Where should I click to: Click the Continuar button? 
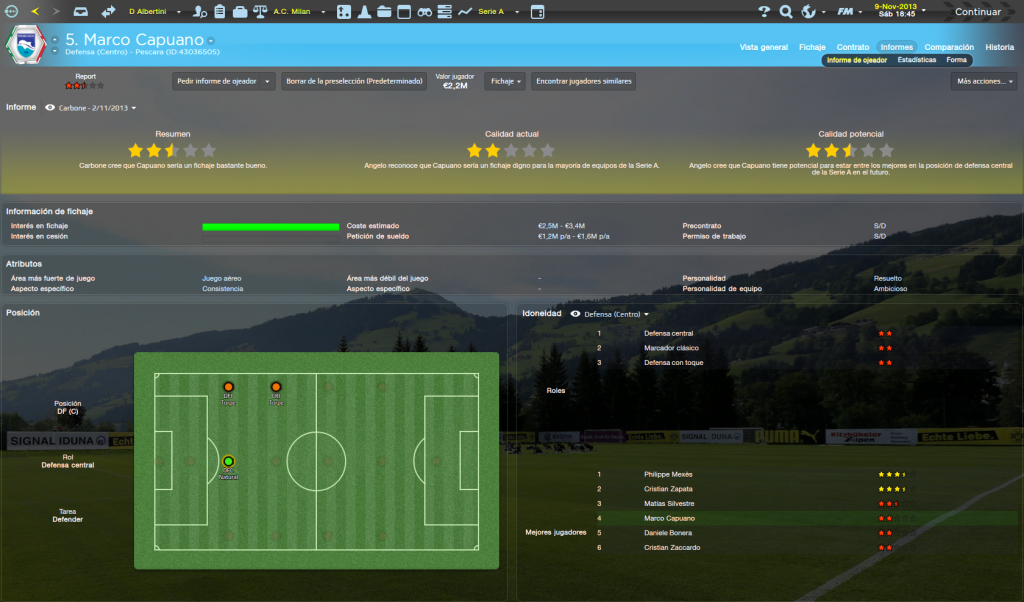pyautogui.click(x=978, y=12)
